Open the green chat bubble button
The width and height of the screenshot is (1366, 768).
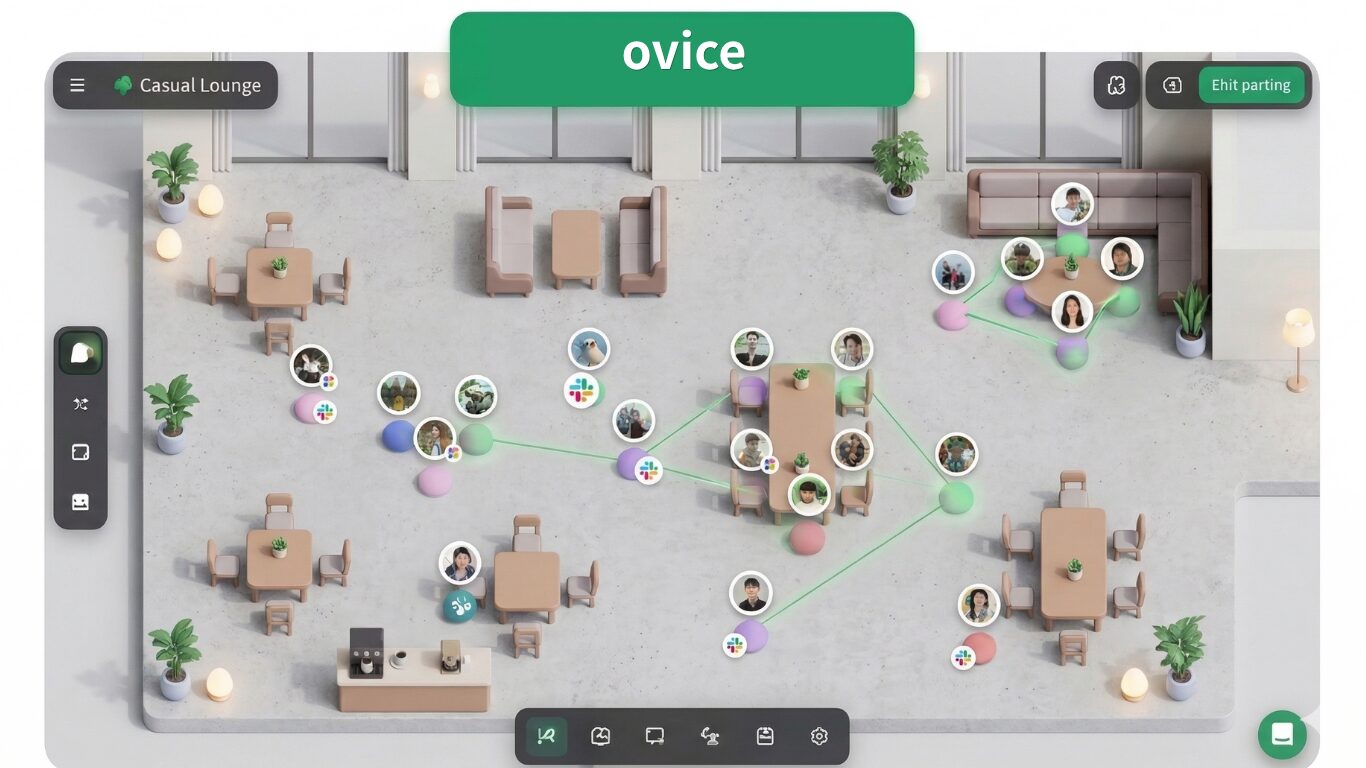pyautogui.click(x=1282, y=735)
